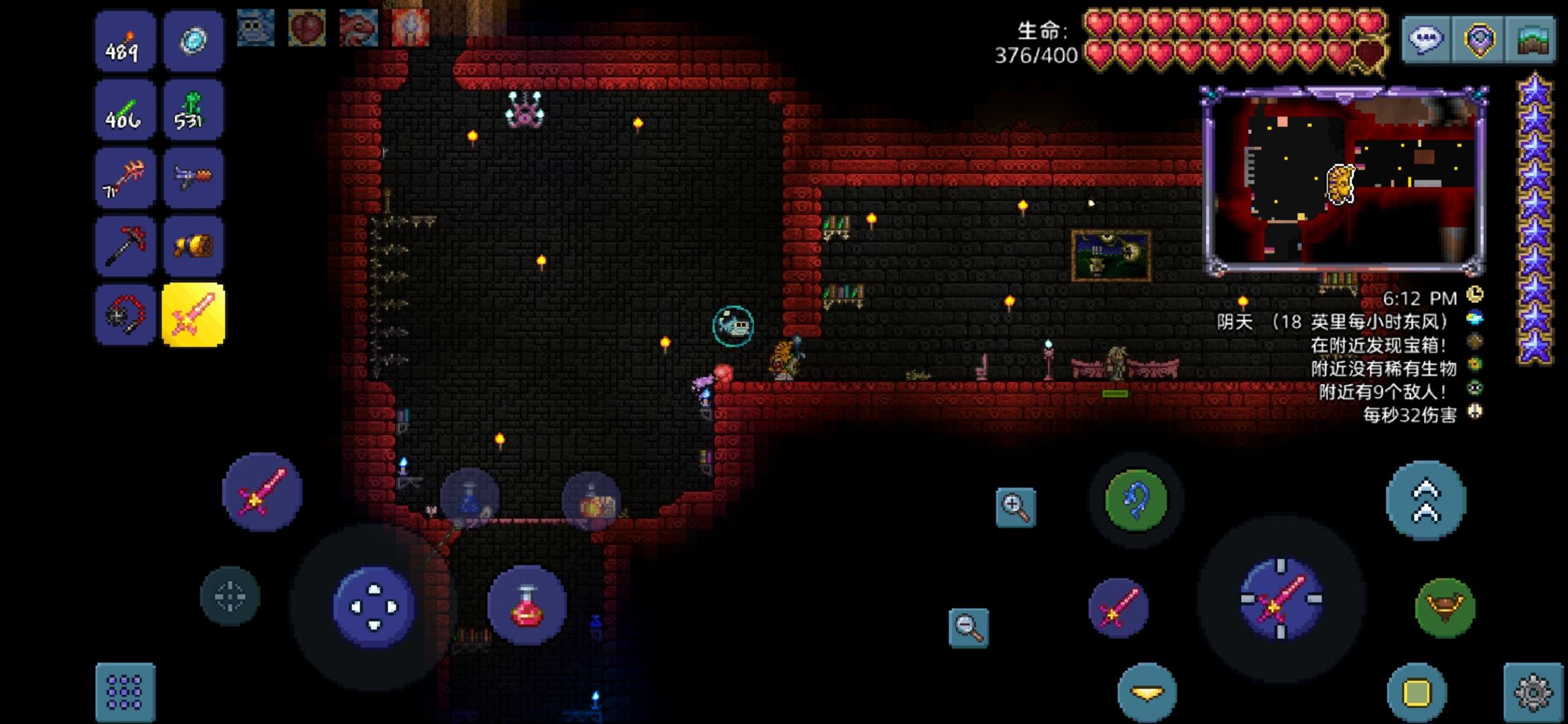This screenshot has height=724, width=1568.
Task: Open the inventory grid button
Action: (x=125, y=692)
